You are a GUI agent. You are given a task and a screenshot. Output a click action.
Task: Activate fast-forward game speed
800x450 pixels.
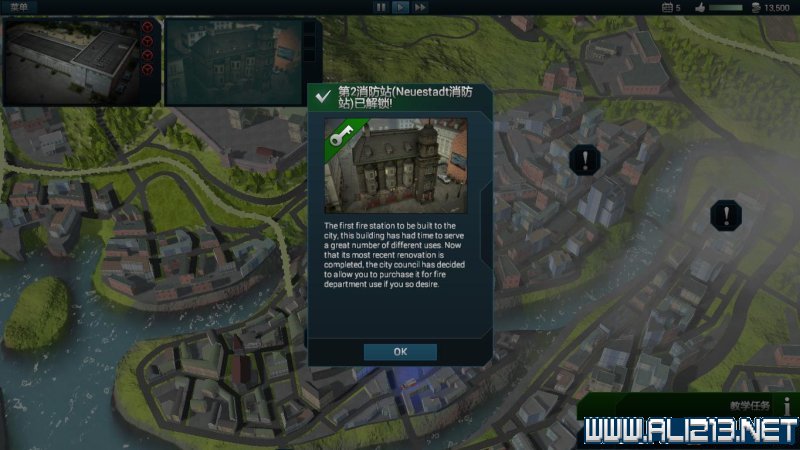(420, 7)
